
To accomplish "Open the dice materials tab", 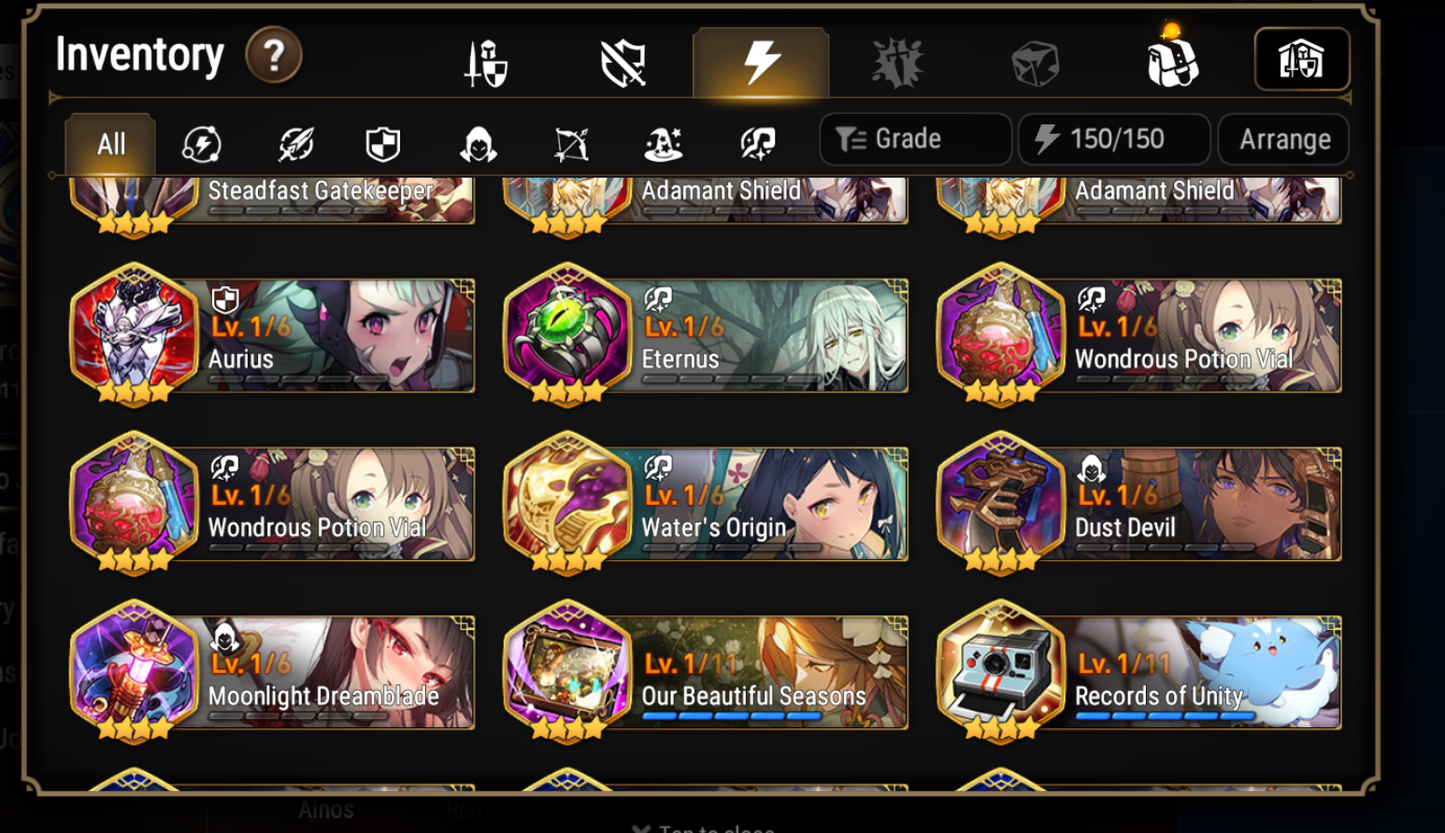I will (x=1037, y=58).
